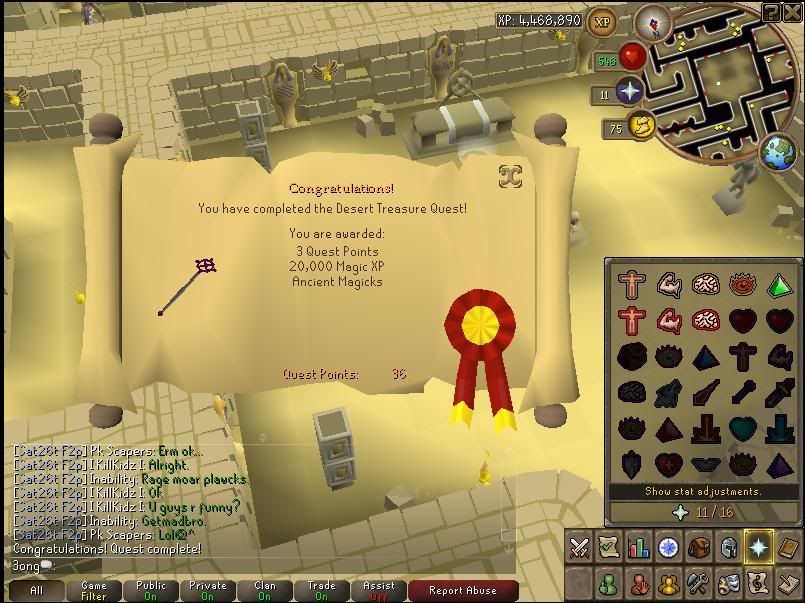Switch to the skills bar-chart tab
The image size is (805, 603).
coord(638,547)
